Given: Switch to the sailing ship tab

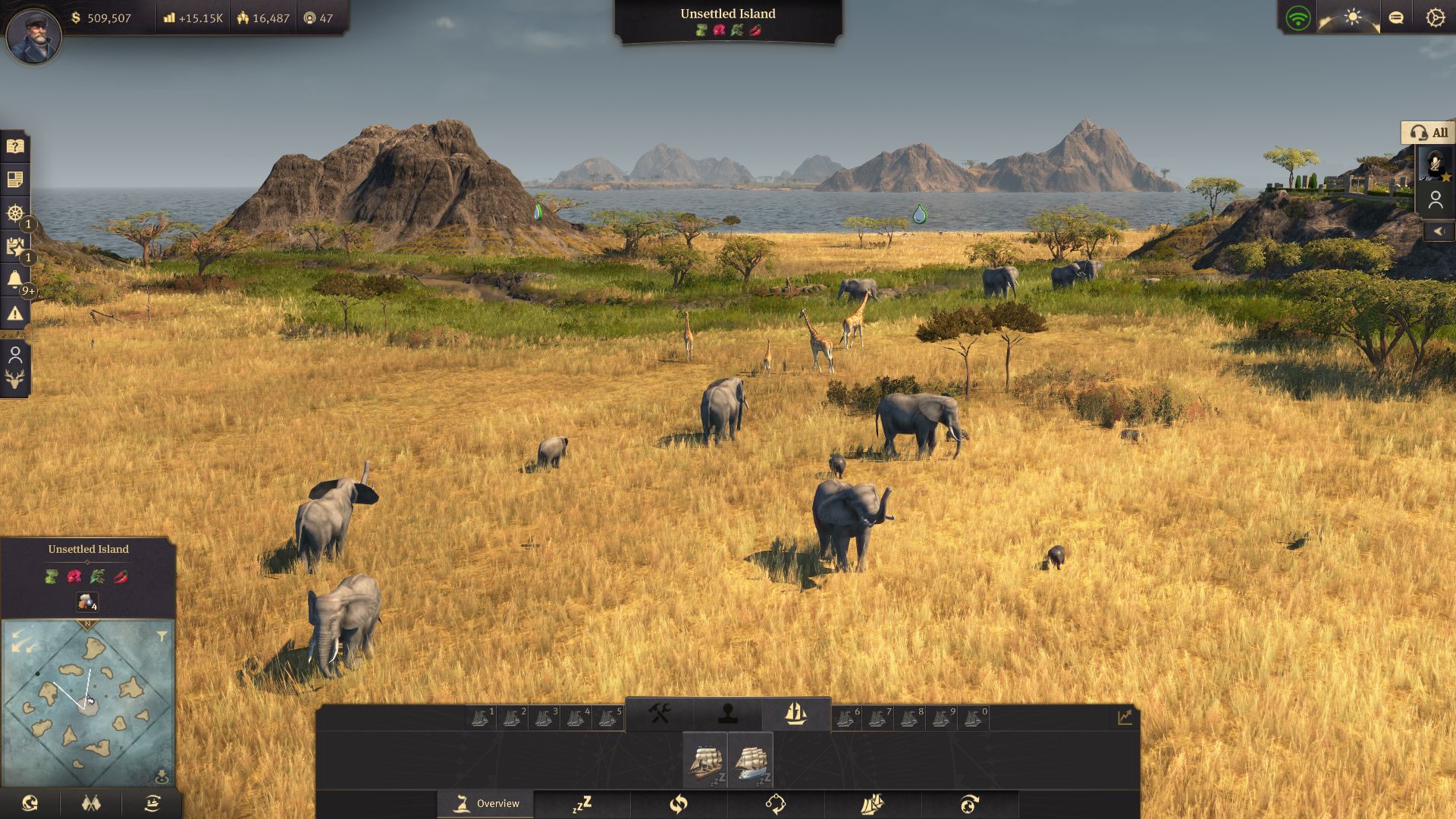Looking at the screenshot, I should 795,714.
